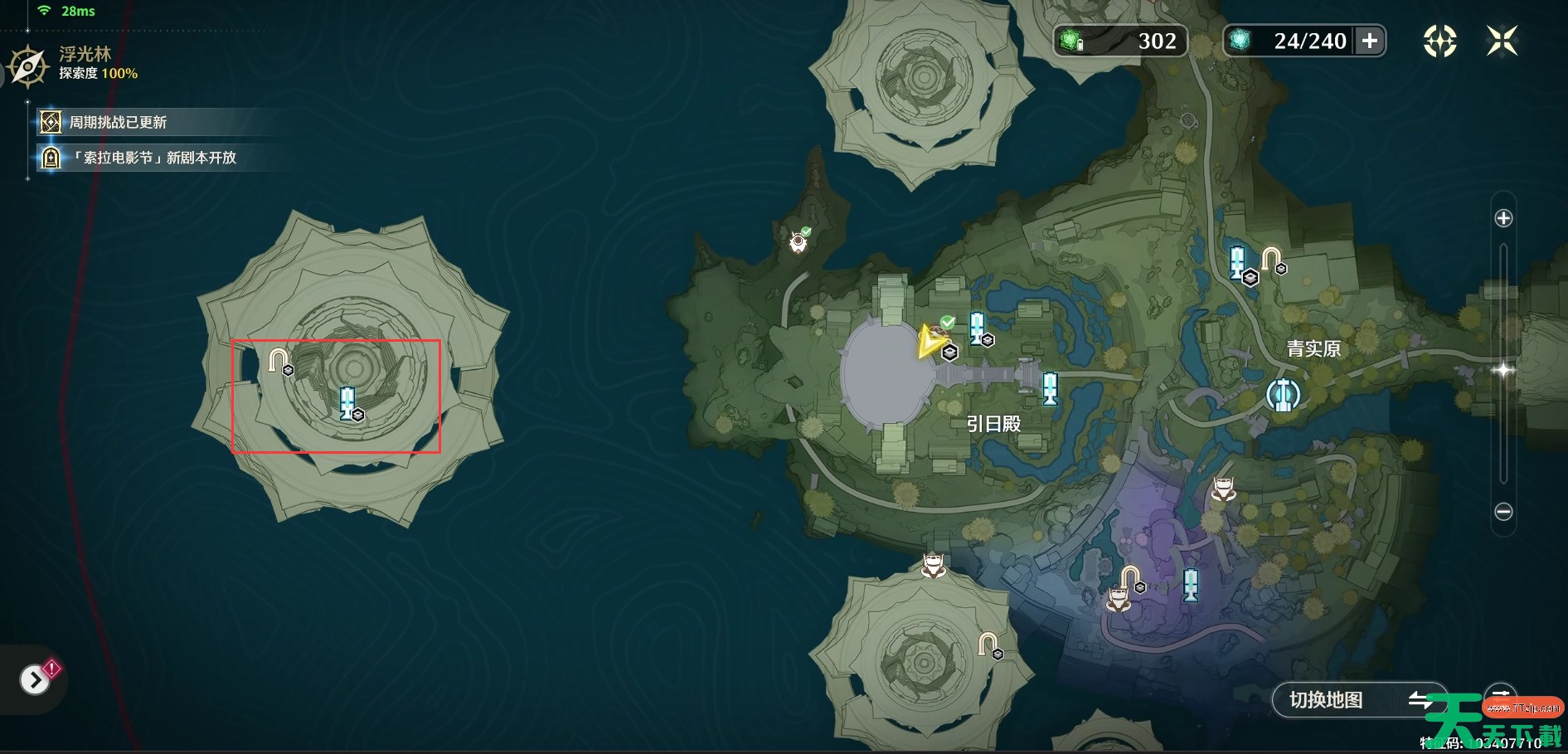Zoom out the map with minus button
This screenshot has width=1568, height=754.
[x=1502, y=512]
